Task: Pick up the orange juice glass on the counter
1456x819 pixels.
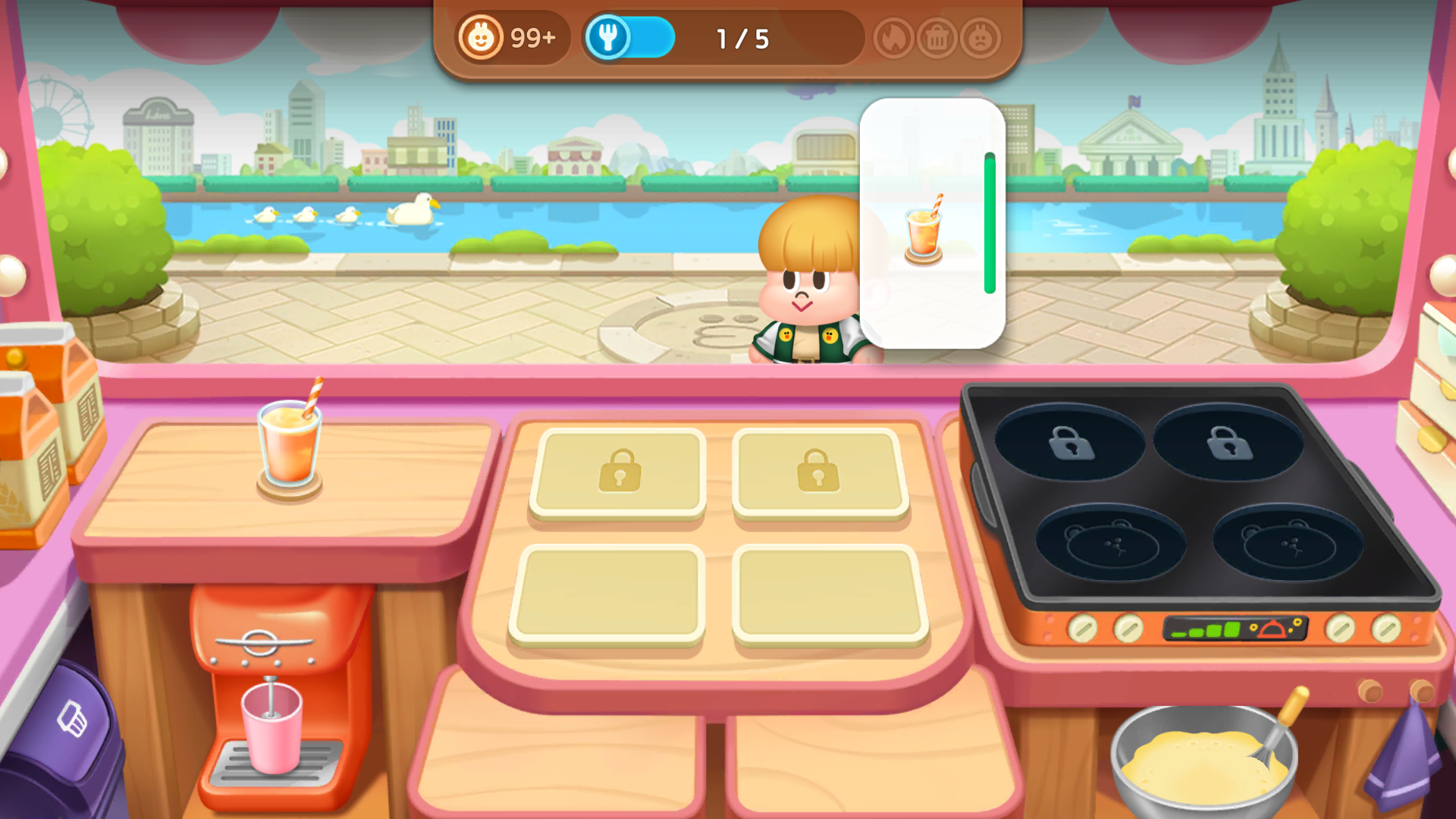Action: 289,444
